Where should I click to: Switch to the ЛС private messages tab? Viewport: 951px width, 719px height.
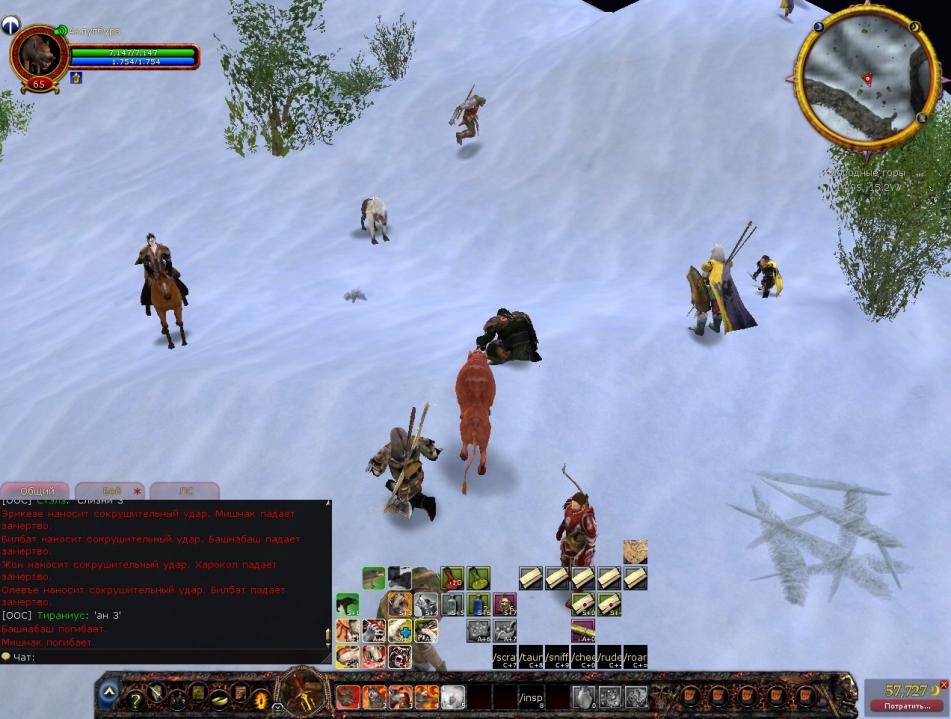[x=185, y=491]
